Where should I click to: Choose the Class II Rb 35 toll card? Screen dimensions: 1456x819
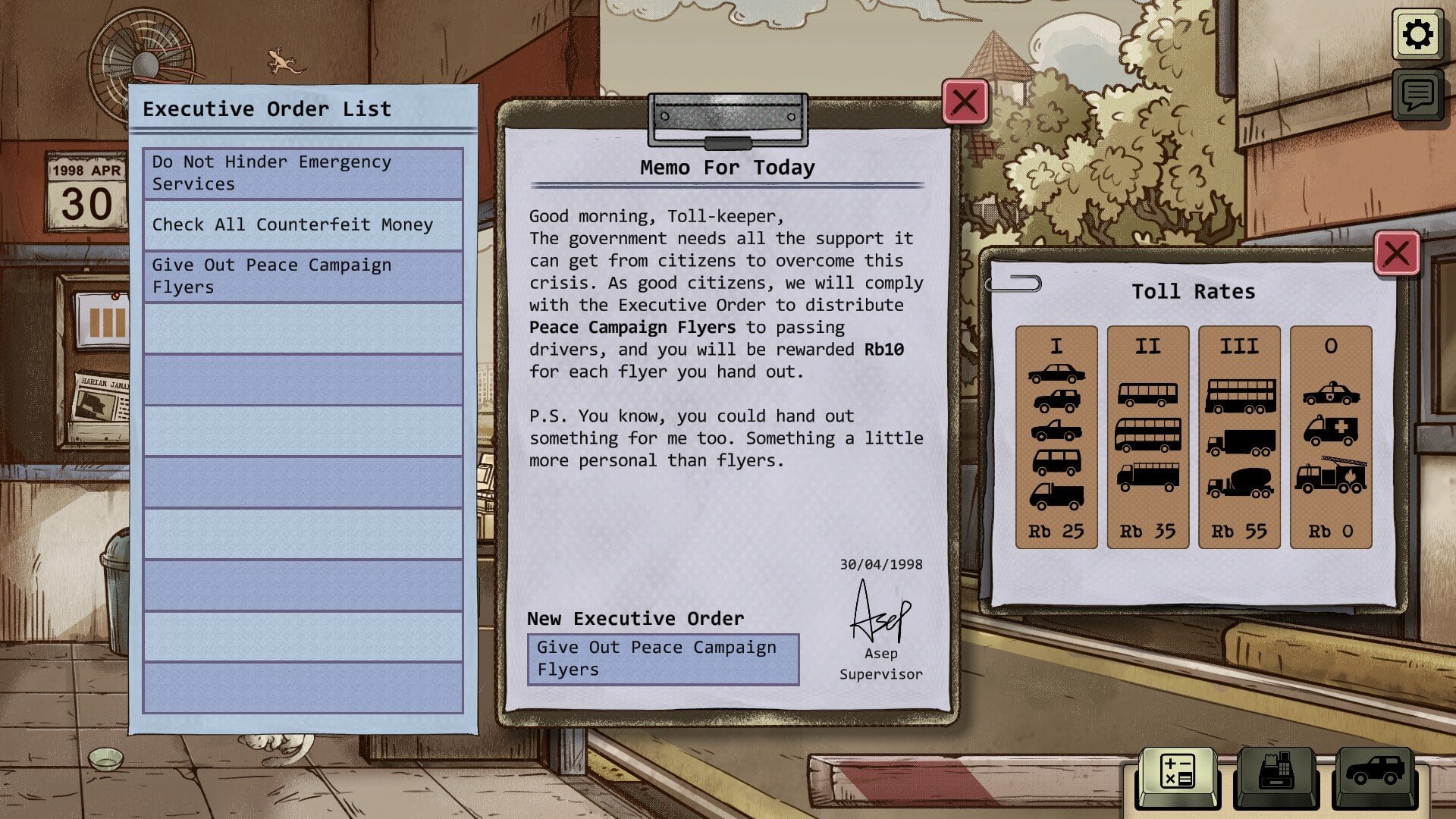click(1147, 437)
